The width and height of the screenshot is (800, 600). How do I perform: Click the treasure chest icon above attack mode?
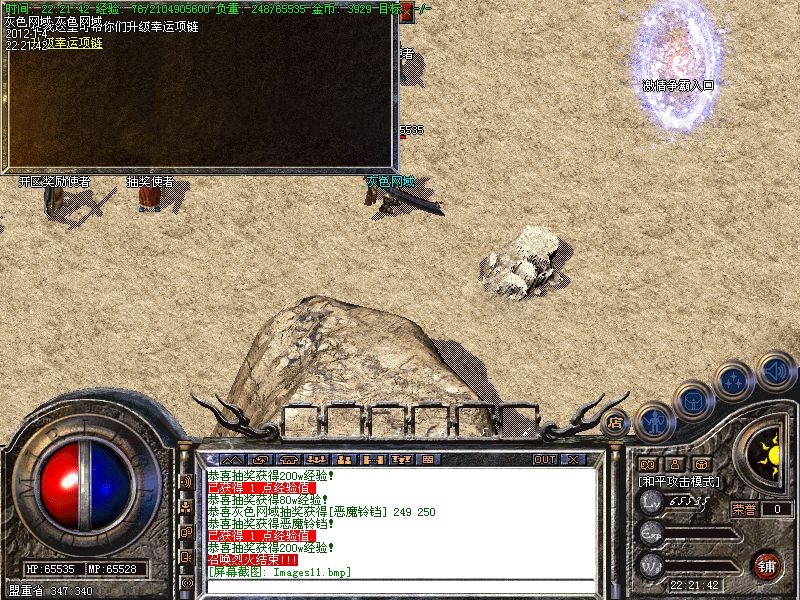pos(701,464)
